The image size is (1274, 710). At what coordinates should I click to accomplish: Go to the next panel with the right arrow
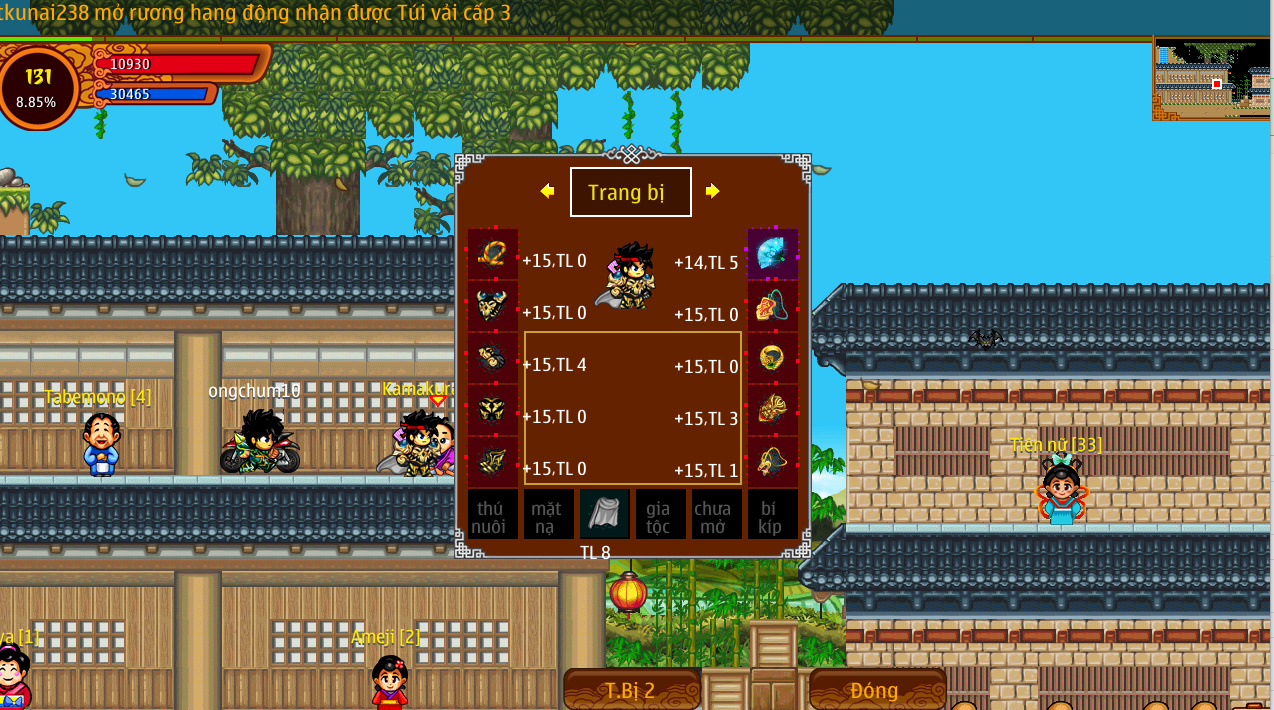point(712,191)
